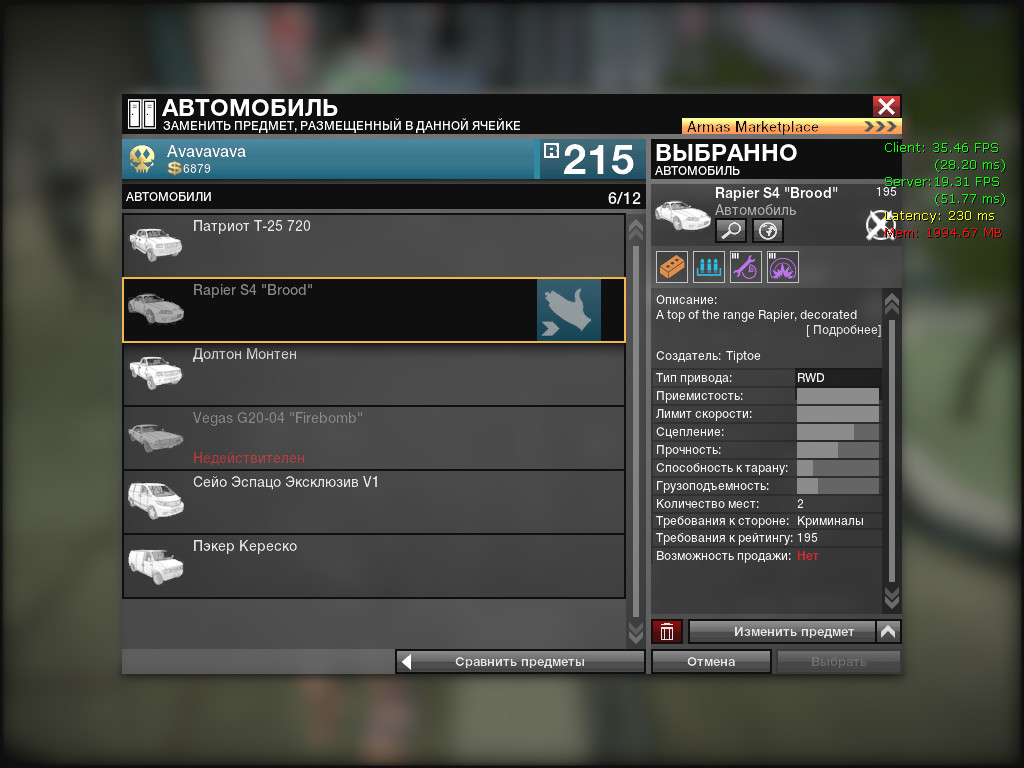The width and height of the screenshot is (1024, 768).
Task: Choose the Rapier S4 "Brood" list entry
Action: coord(373,310)
